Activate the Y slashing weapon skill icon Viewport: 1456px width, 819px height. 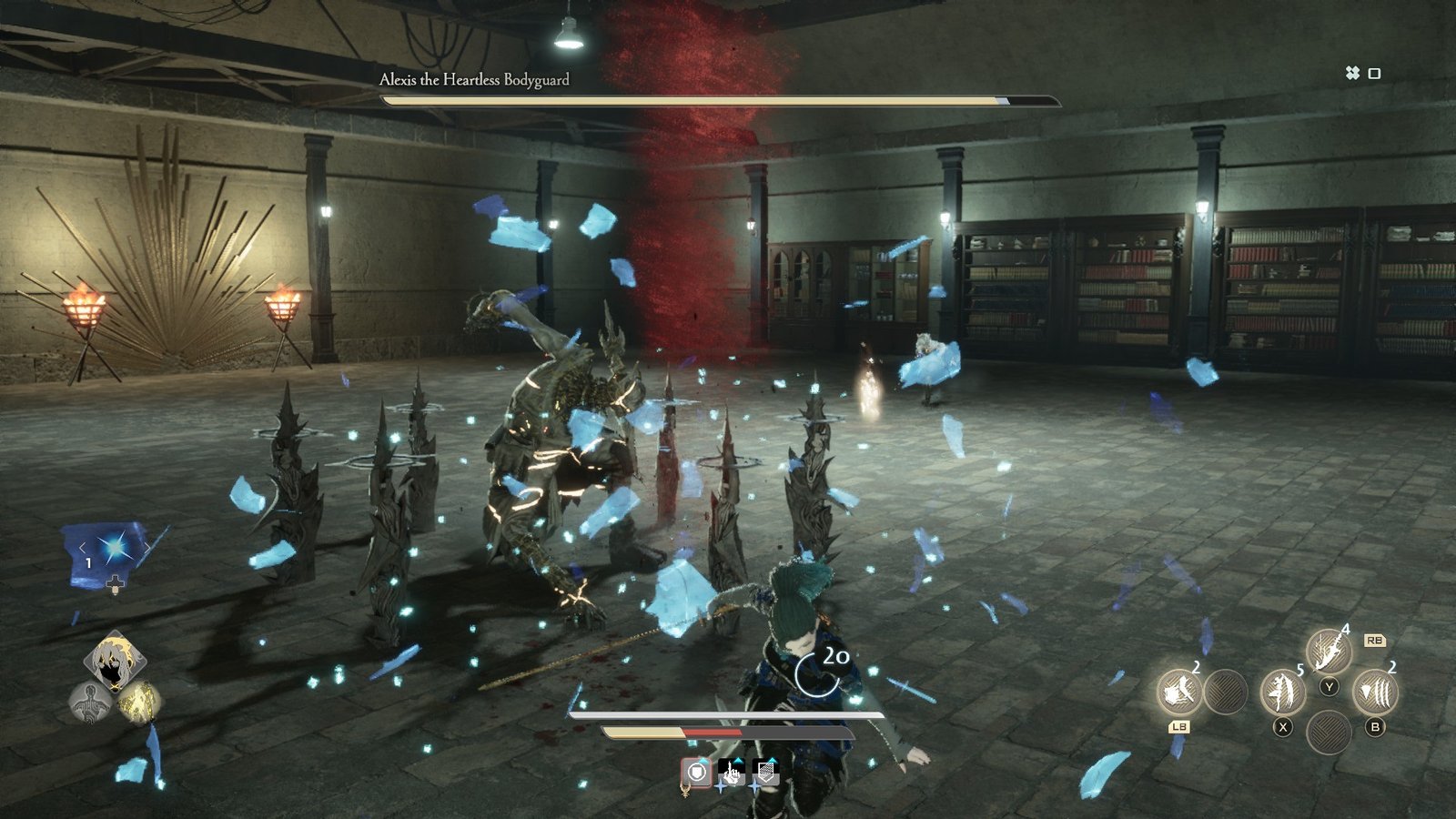(x=1328, y=652)
